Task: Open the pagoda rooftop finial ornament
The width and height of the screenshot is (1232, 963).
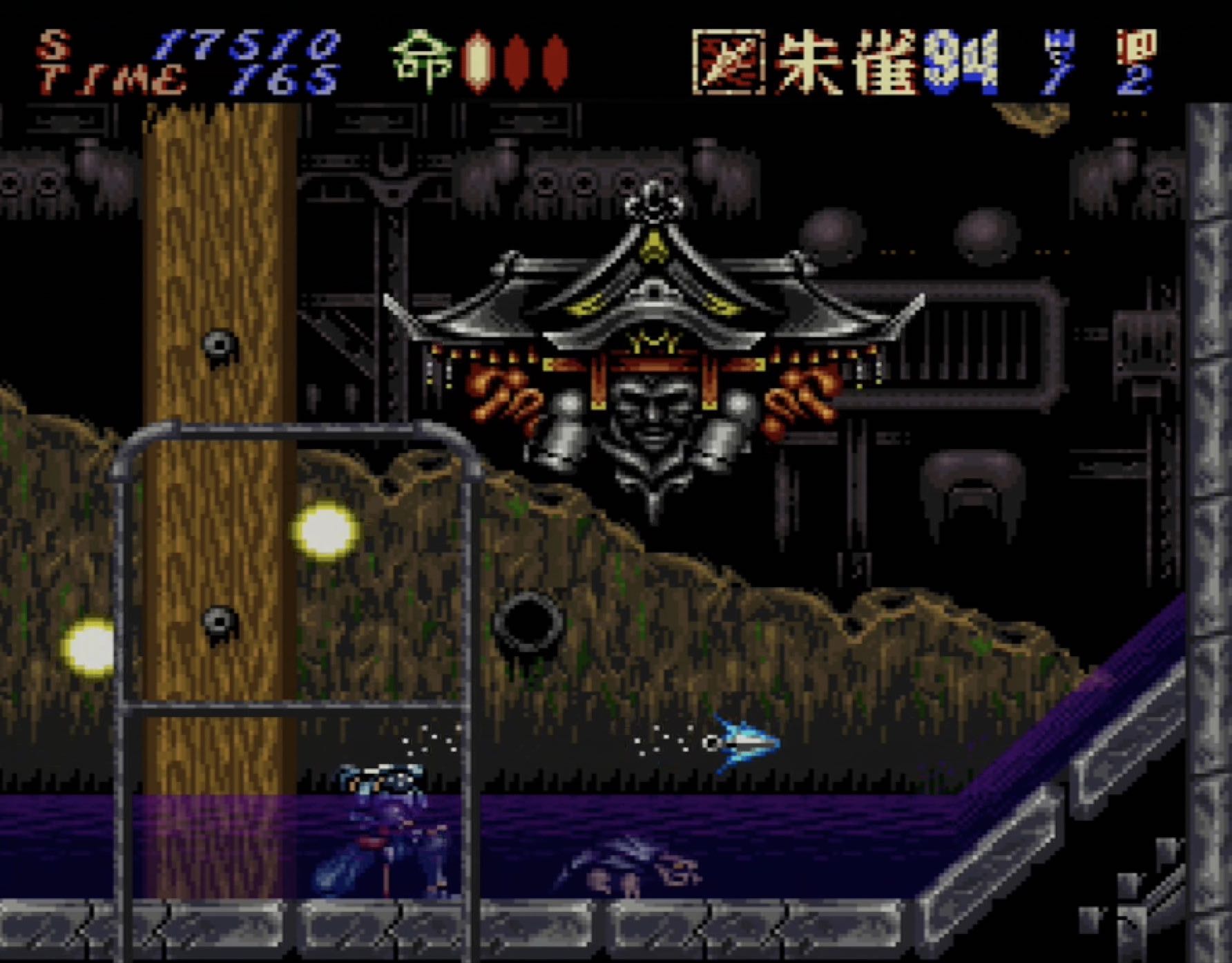Action: click(652, 204)
